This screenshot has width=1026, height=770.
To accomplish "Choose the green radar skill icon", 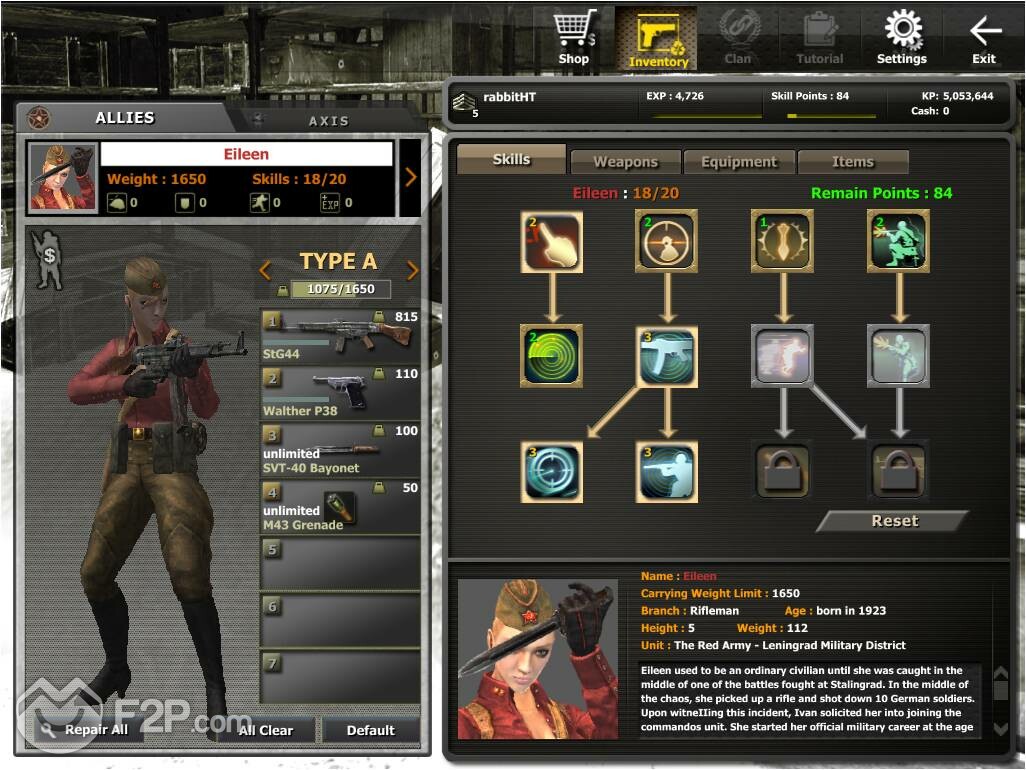I will pyautogui.click(x=552, y=356).
